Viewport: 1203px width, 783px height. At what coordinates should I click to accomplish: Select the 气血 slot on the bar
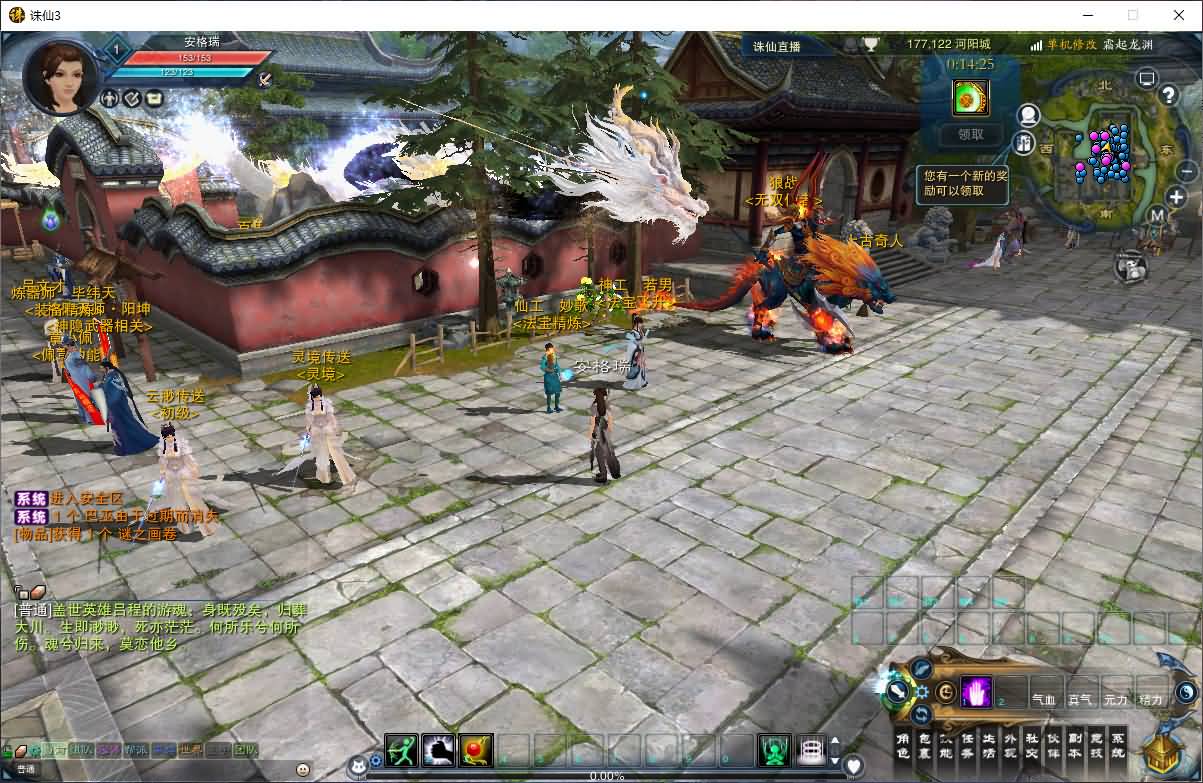(x=1043, y=700)
